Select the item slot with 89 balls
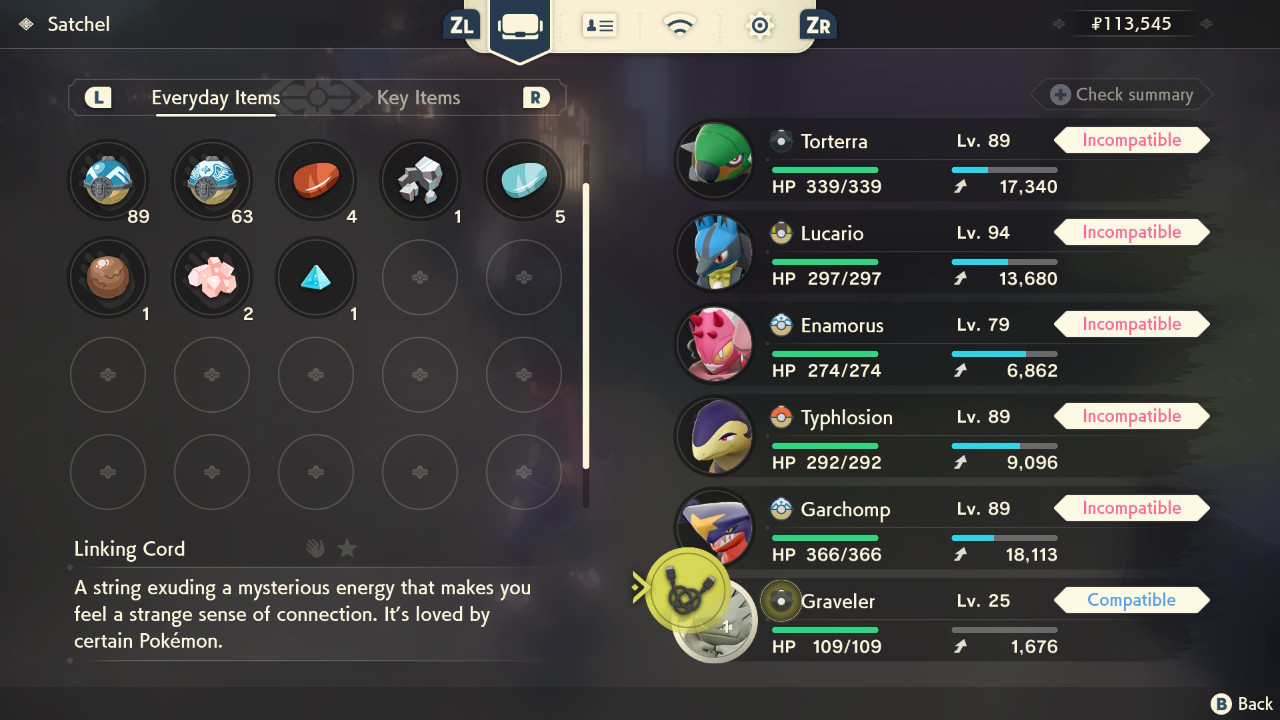This screenshot has height=720, width=1280. point(108,181)
